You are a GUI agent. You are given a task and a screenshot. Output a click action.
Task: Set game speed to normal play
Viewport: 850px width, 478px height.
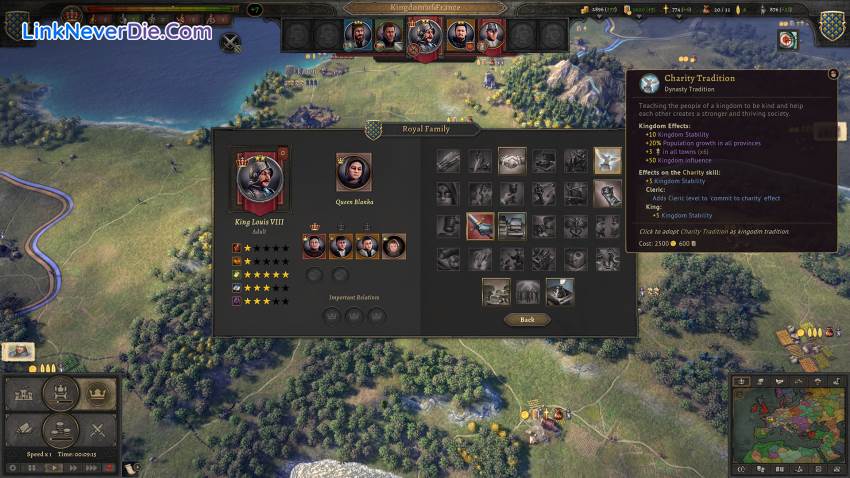tap(53, 467)
